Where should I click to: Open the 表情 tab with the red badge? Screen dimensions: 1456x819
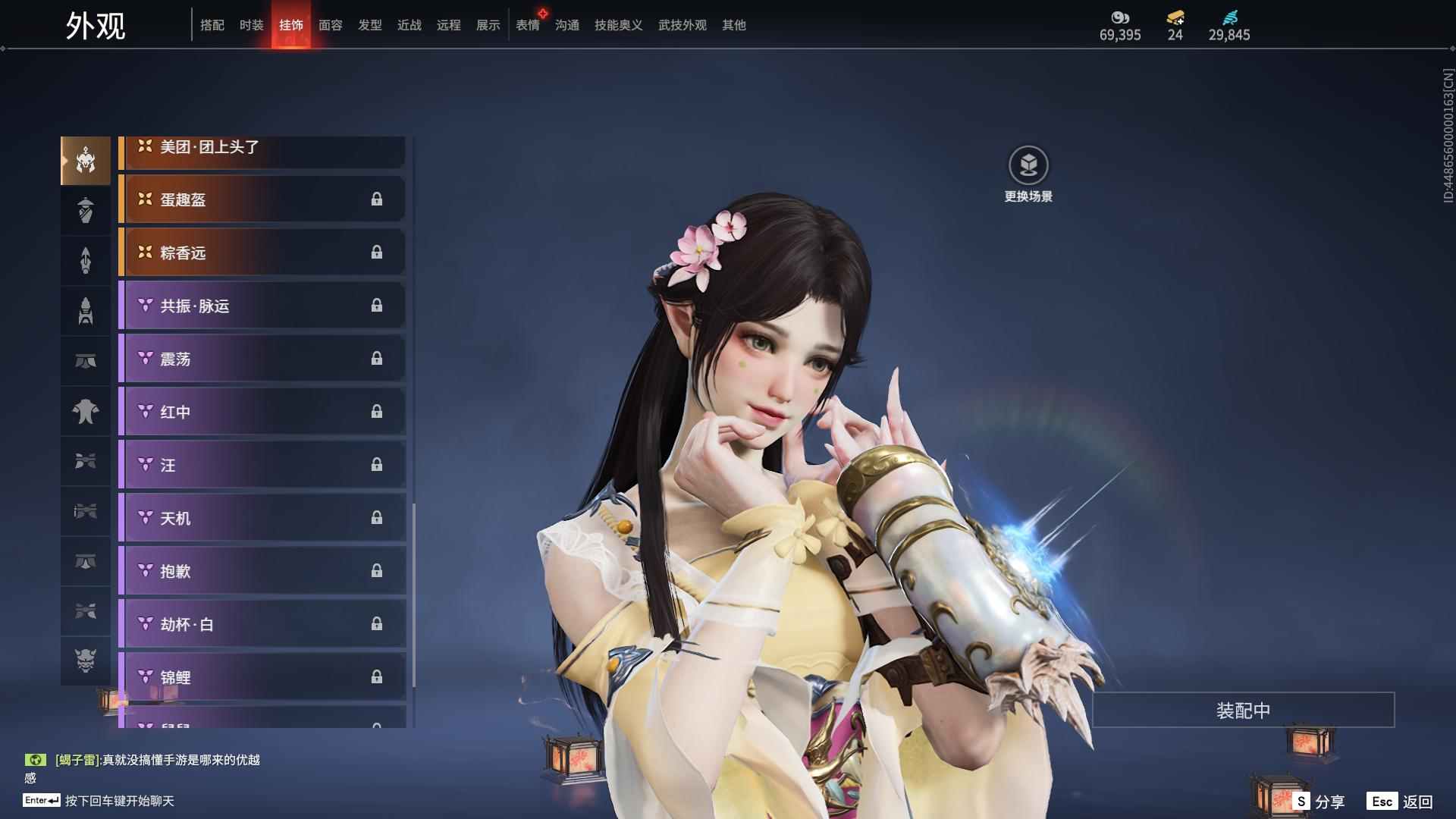[x=528, y=25]
